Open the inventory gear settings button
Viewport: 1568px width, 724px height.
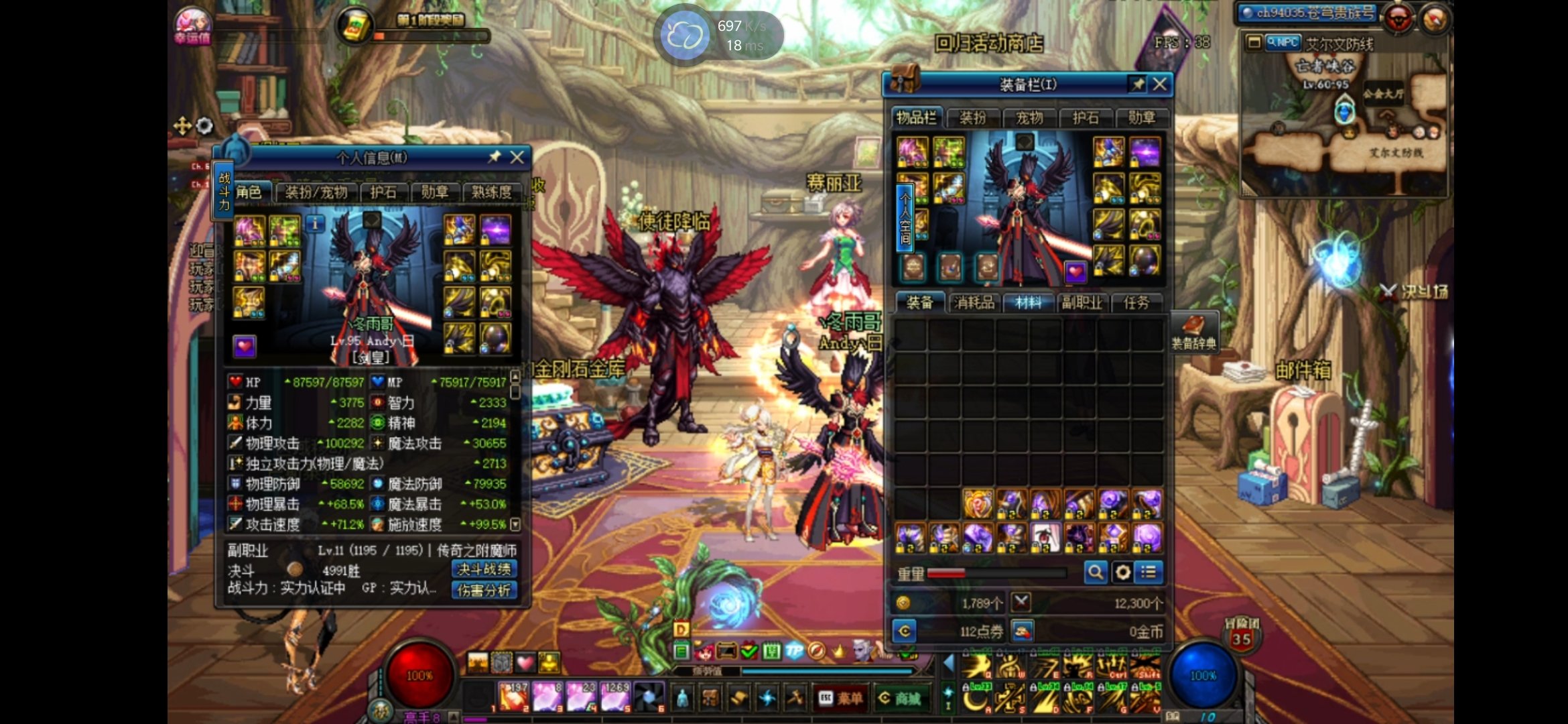coord(1122,572)
